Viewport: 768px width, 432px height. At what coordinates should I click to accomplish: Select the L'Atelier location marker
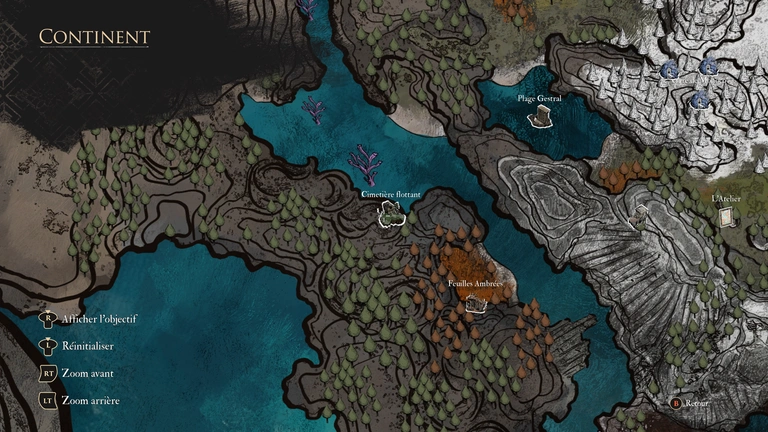726,216
